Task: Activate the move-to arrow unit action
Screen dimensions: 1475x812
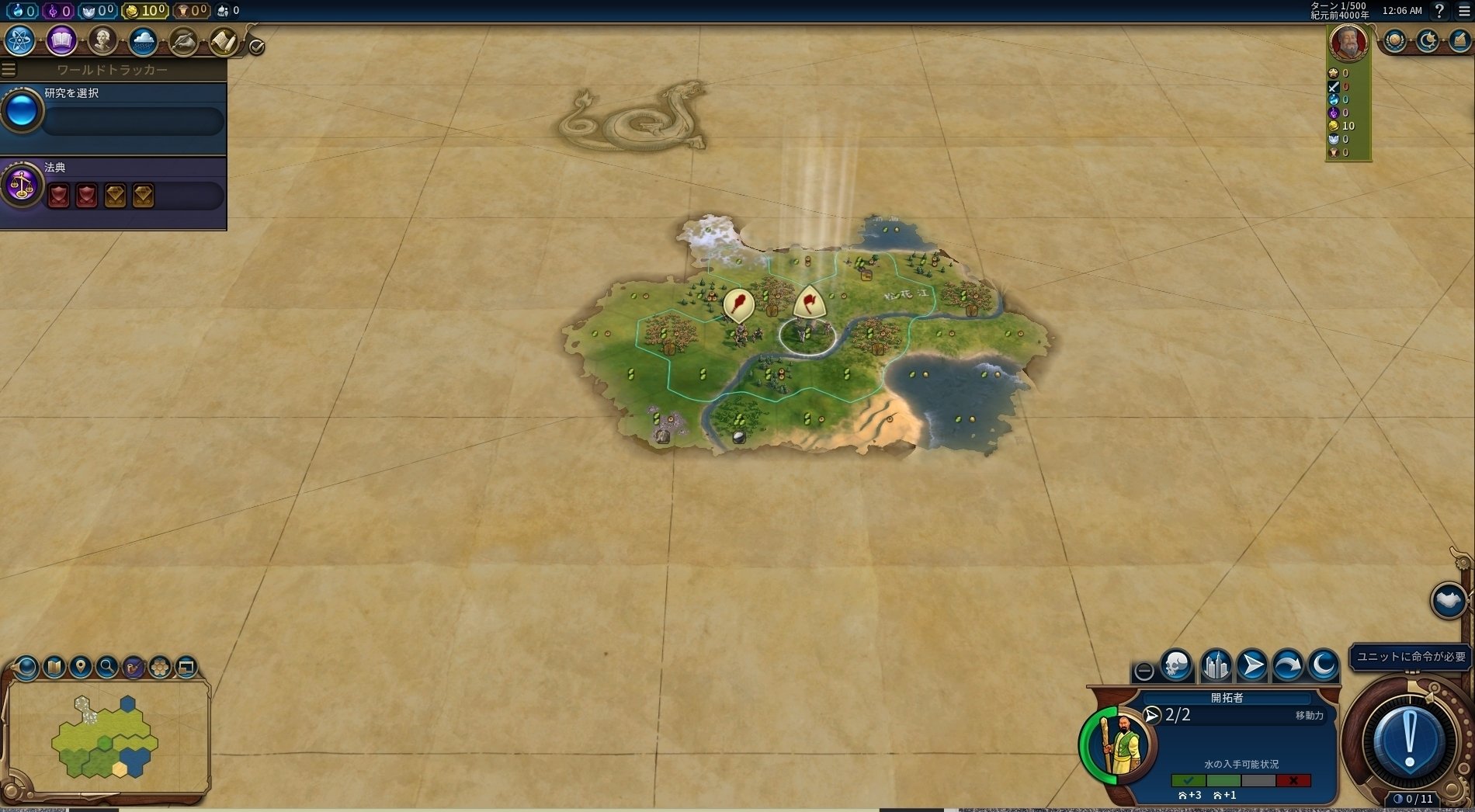Action: coord(1251,665)
